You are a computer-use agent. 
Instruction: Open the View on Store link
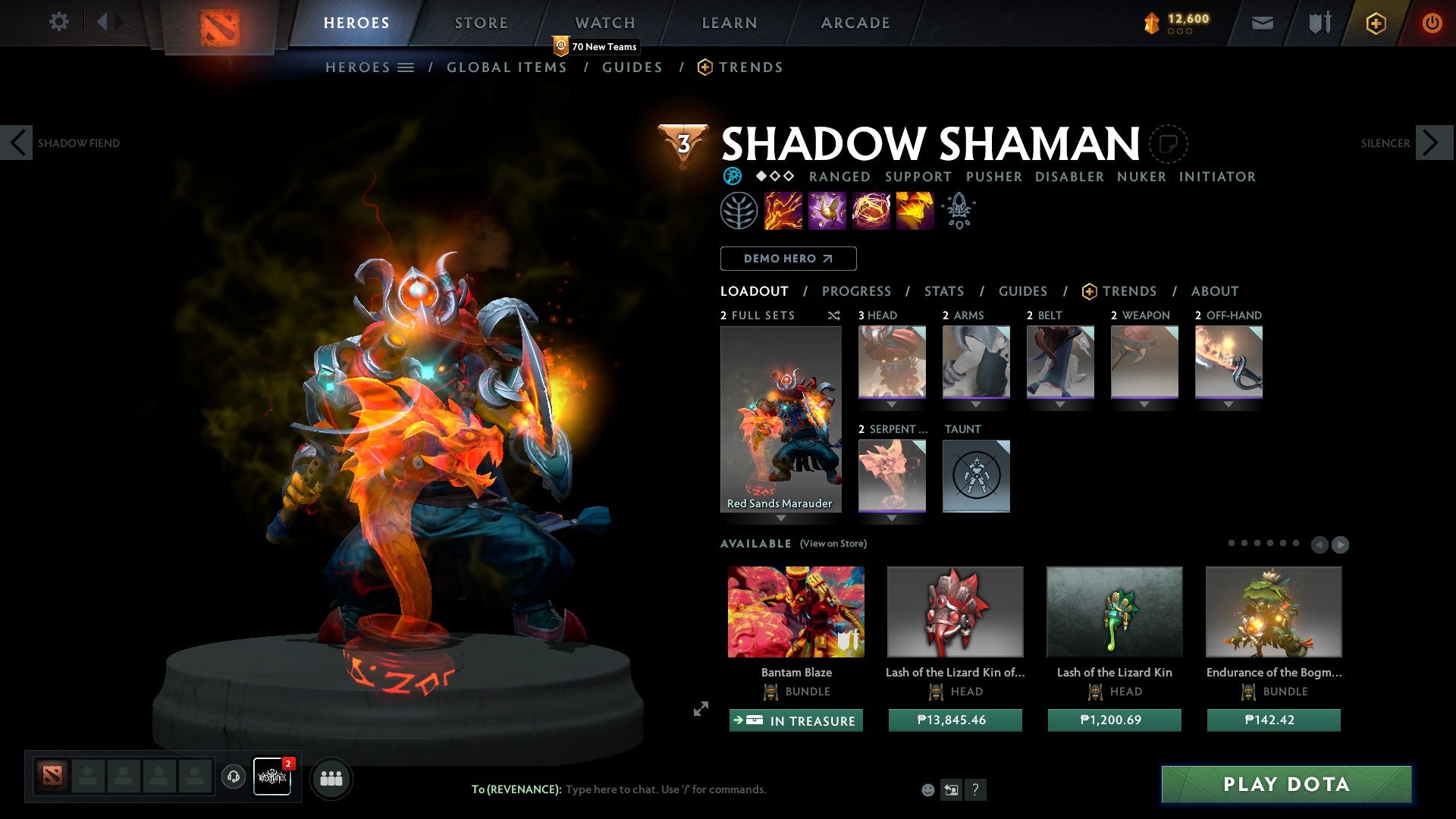click(833, 544)
